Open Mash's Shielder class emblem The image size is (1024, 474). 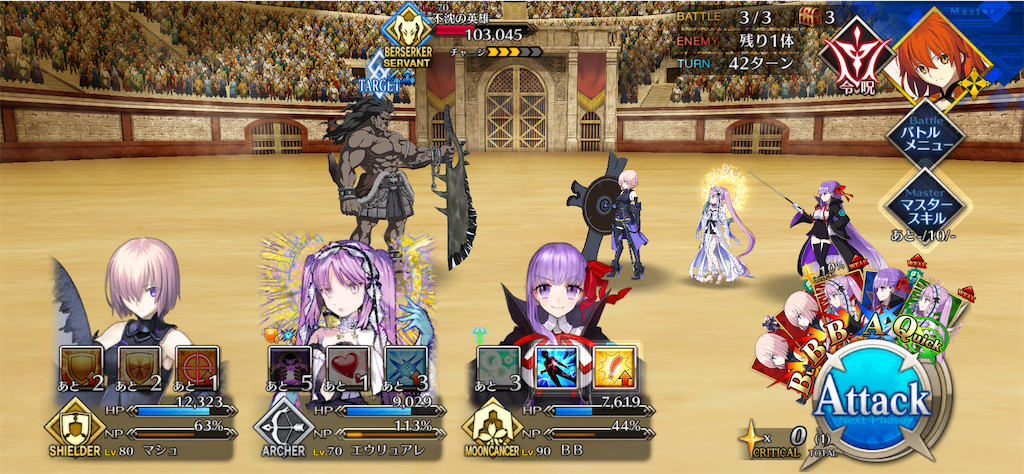click(x=74, y=430)
